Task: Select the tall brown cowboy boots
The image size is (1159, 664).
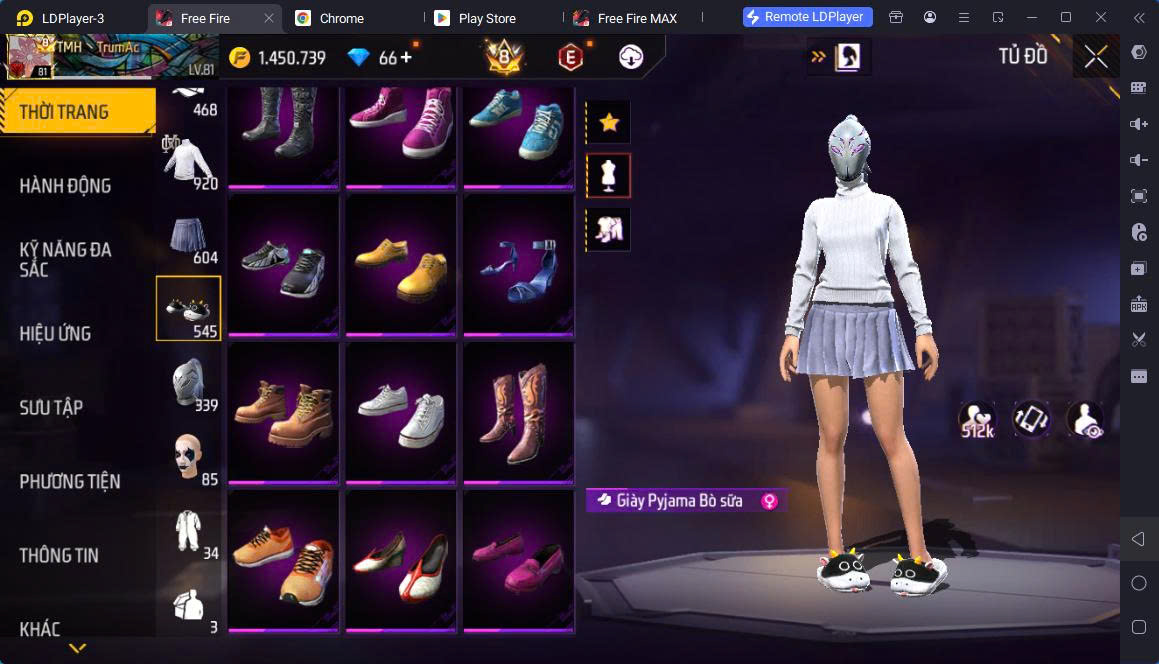Action: 518,412
